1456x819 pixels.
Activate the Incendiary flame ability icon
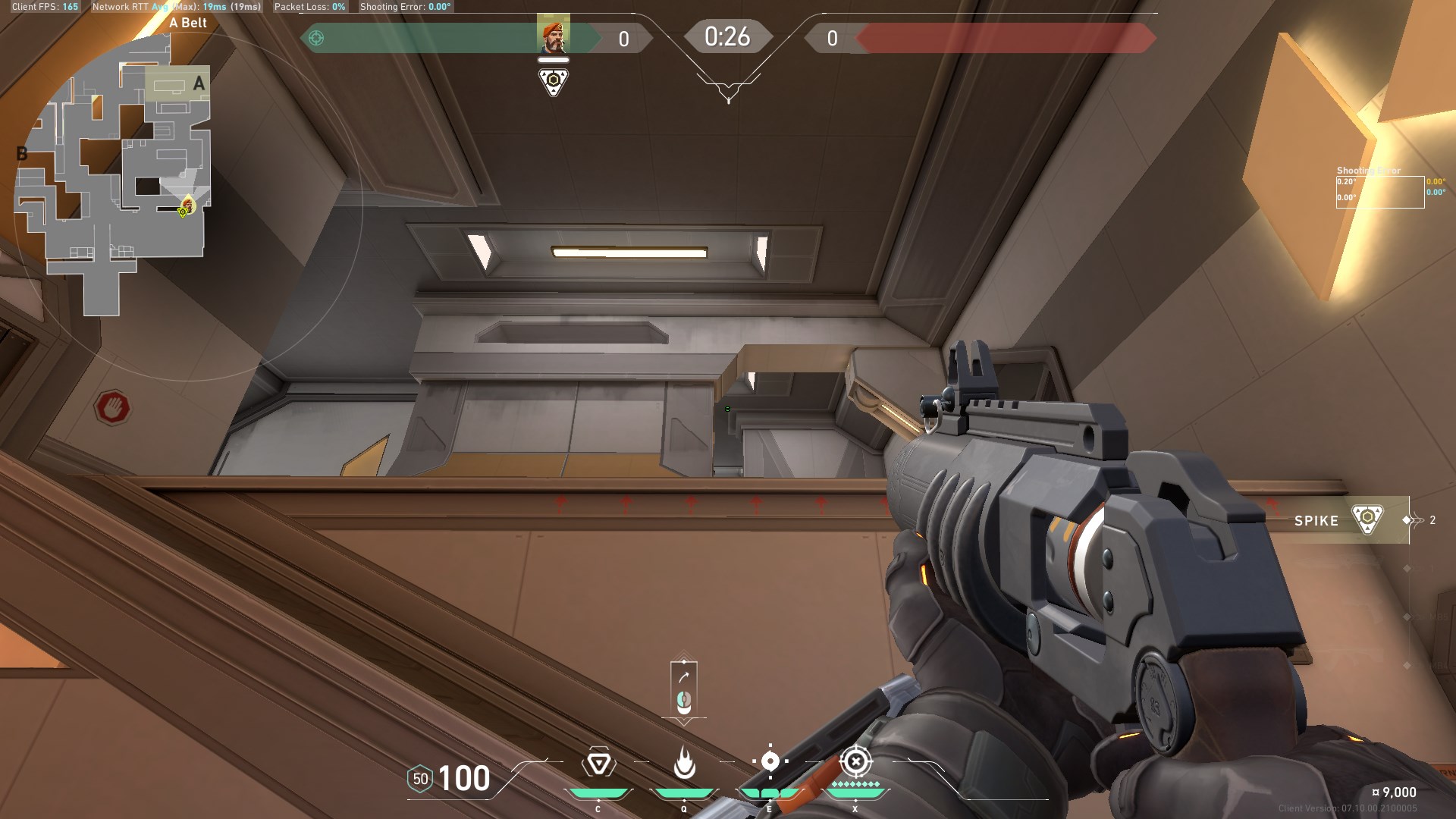(684, 763)
